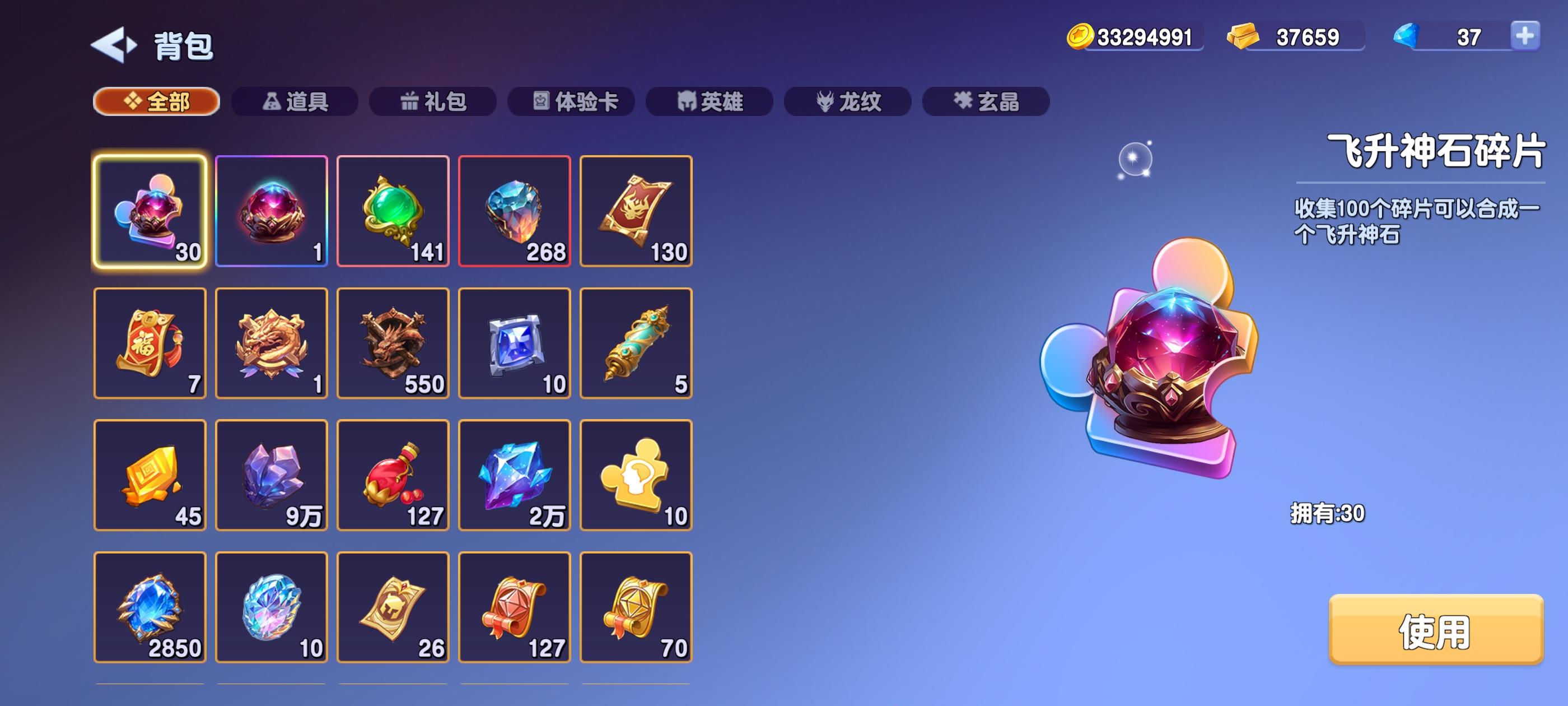Open the red potion item showing 127

click(x=393, y=476)
